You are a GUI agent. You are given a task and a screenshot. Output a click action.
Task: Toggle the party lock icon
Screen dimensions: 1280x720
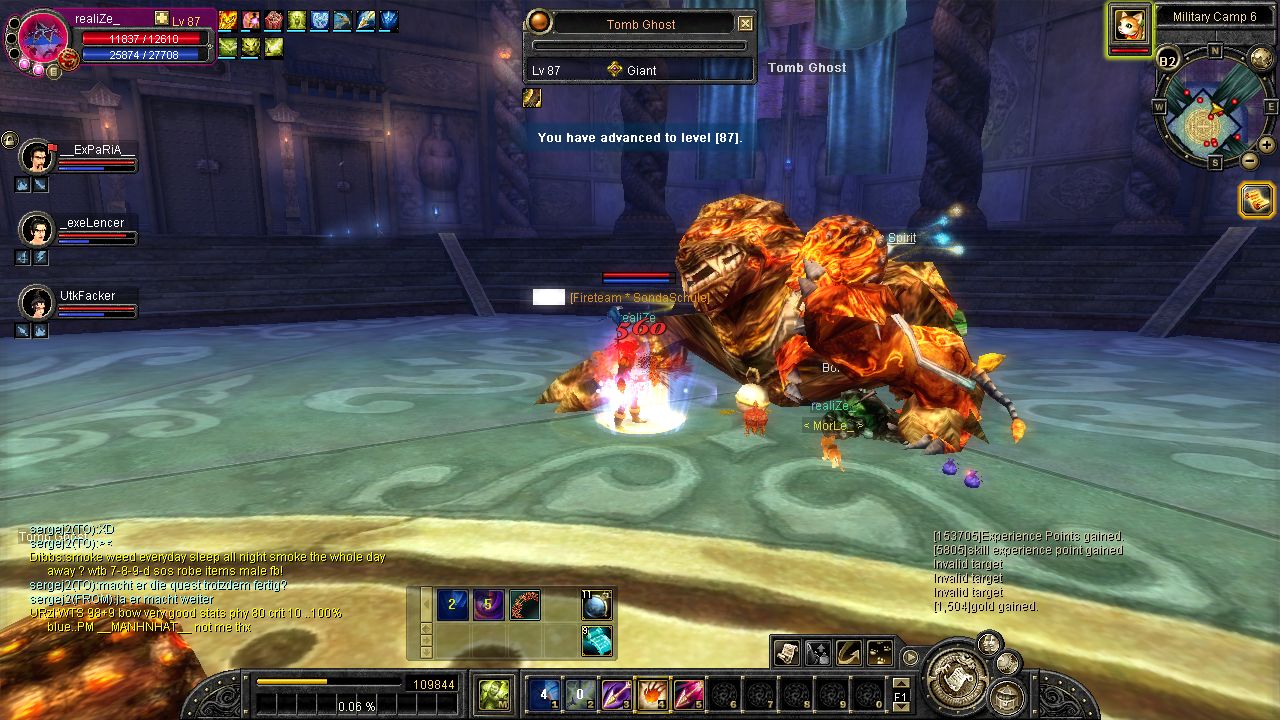(x=9, y=139)
